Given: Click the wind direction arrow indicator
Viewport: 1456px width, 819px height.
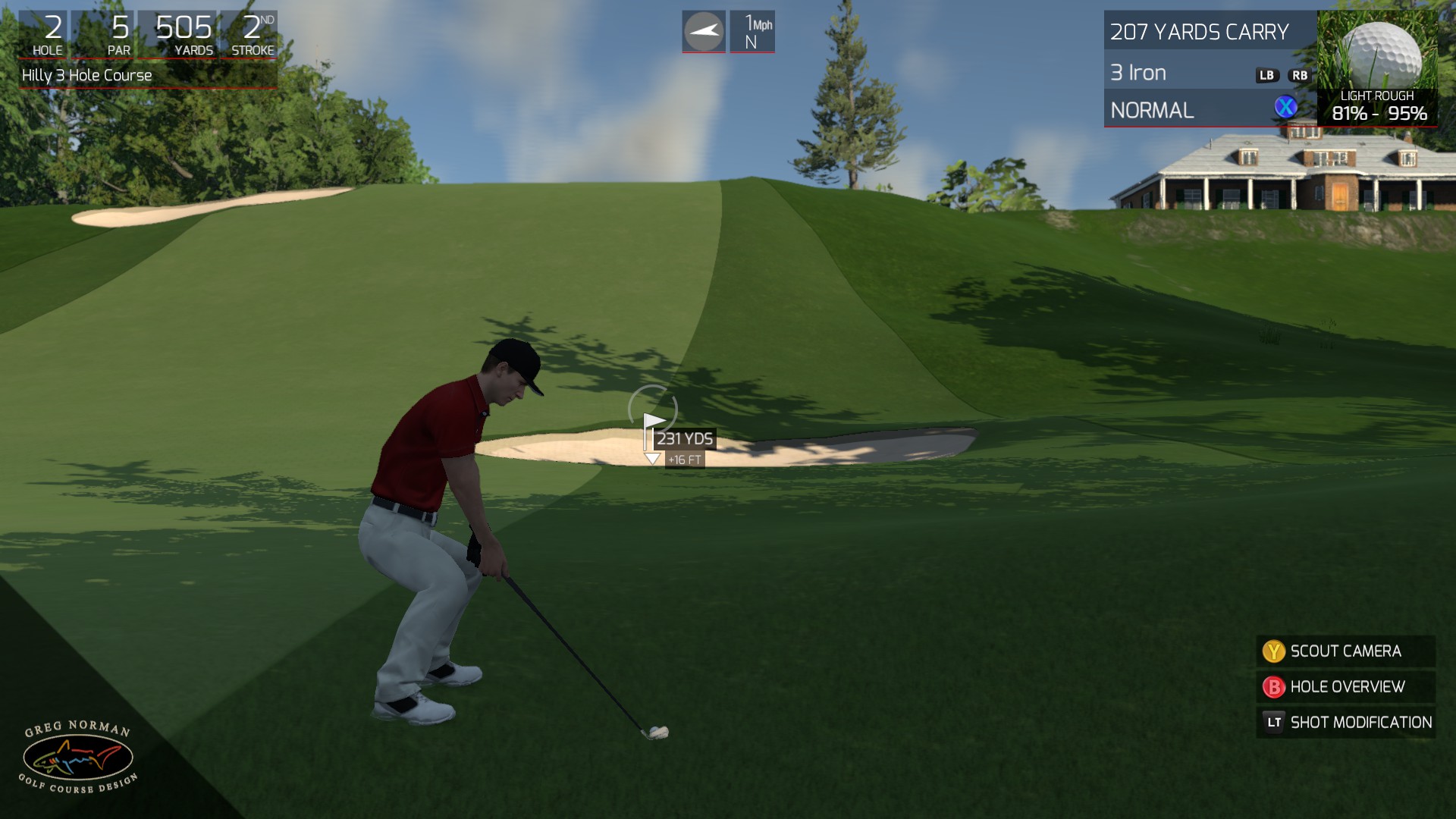Looking at the screenshot, I should 704,31.
